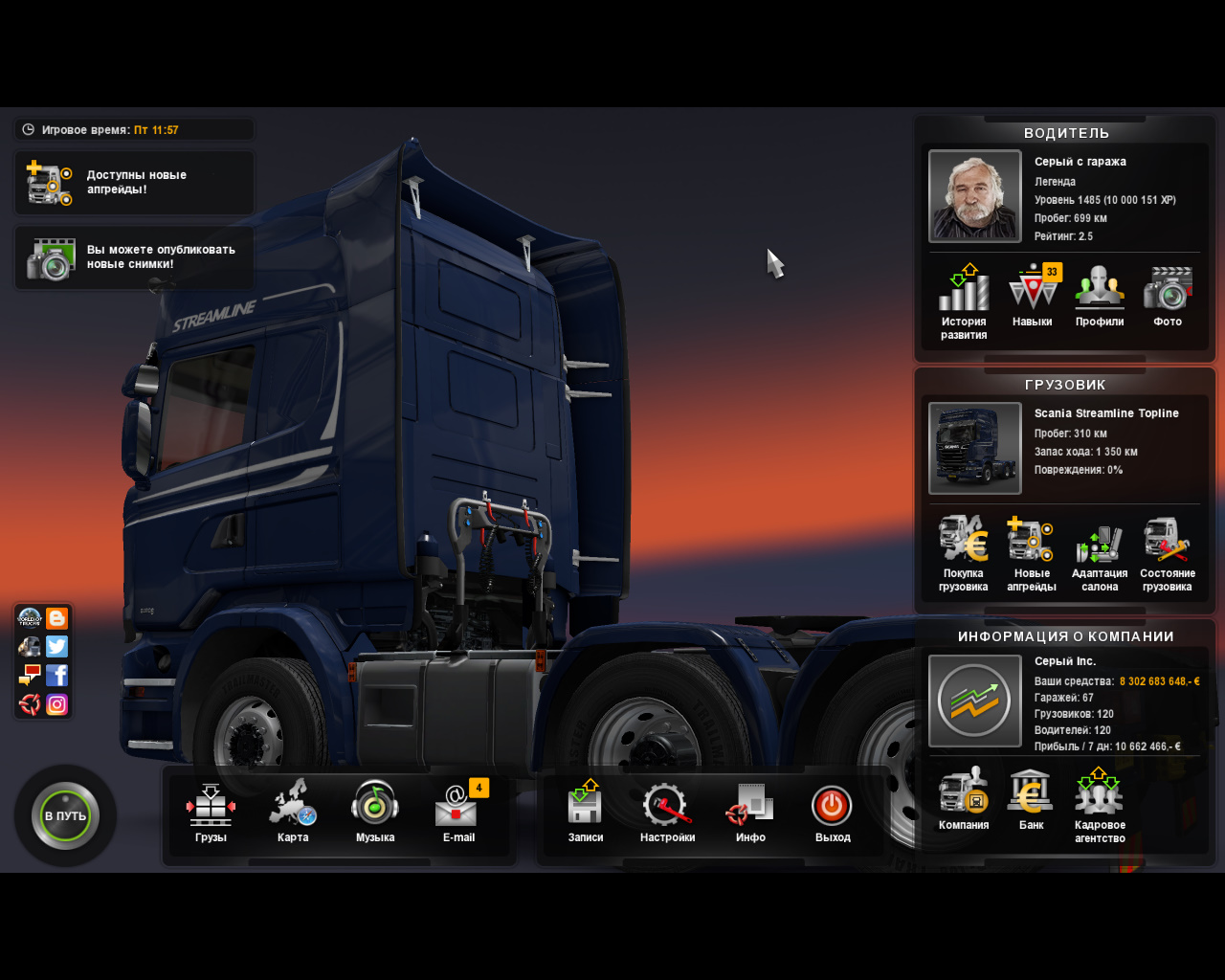Click the Выход power button icon
This screenshot has width=1225, height=980.
[832, 807]
